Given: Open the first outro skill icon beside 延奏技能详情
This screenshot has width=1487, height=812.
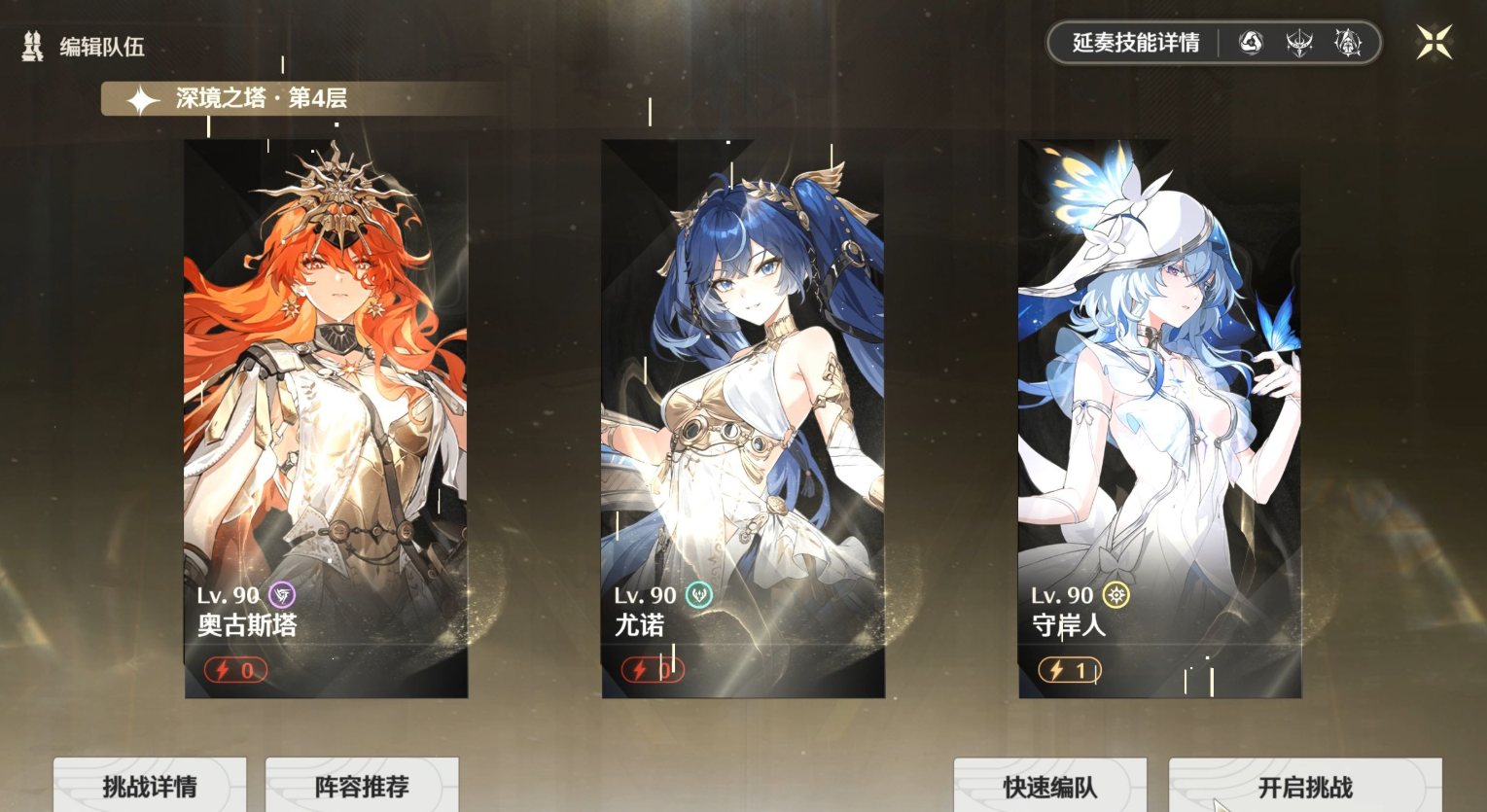Looking at the screenshot, I should 1252,42.
